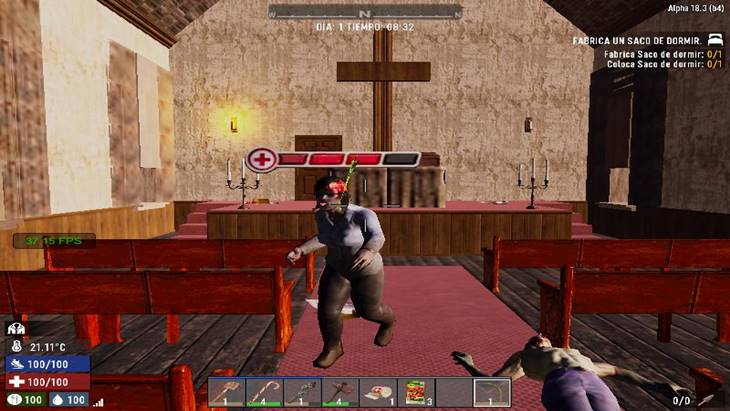
Task: Open the sleeping bag quest tracker
Action: tap(647, 40)
